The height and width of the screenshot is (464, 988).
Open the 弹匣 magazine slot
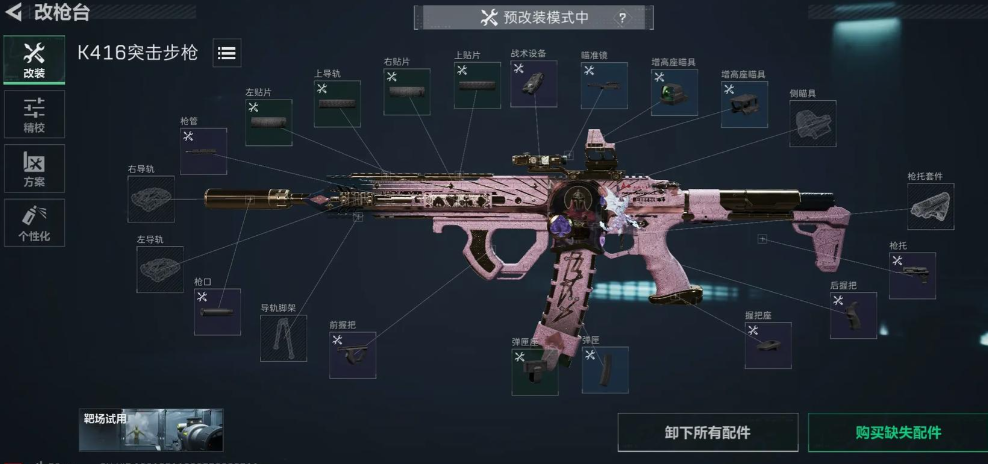click(605, 370)
